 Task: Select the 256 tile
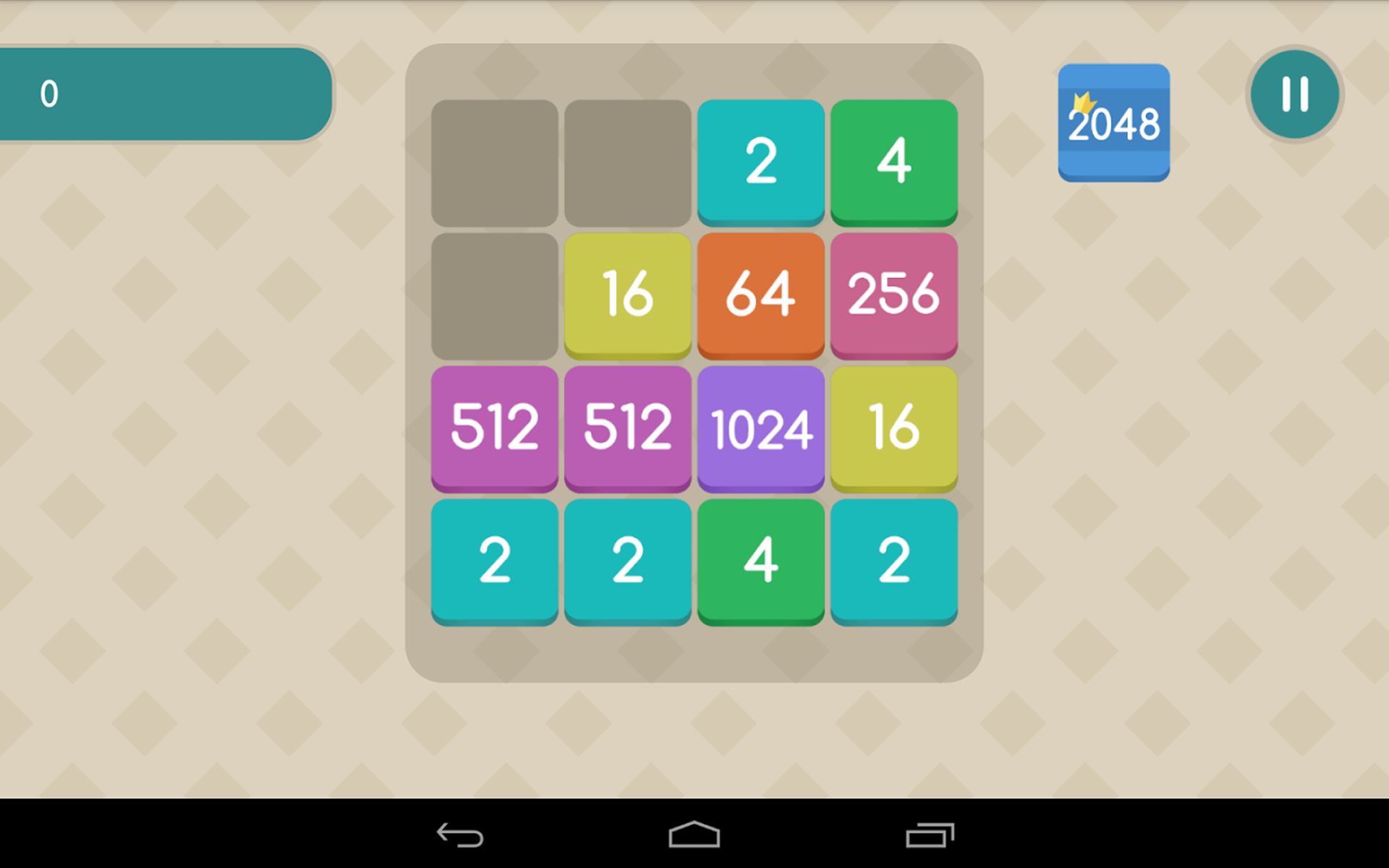point(893,294)
